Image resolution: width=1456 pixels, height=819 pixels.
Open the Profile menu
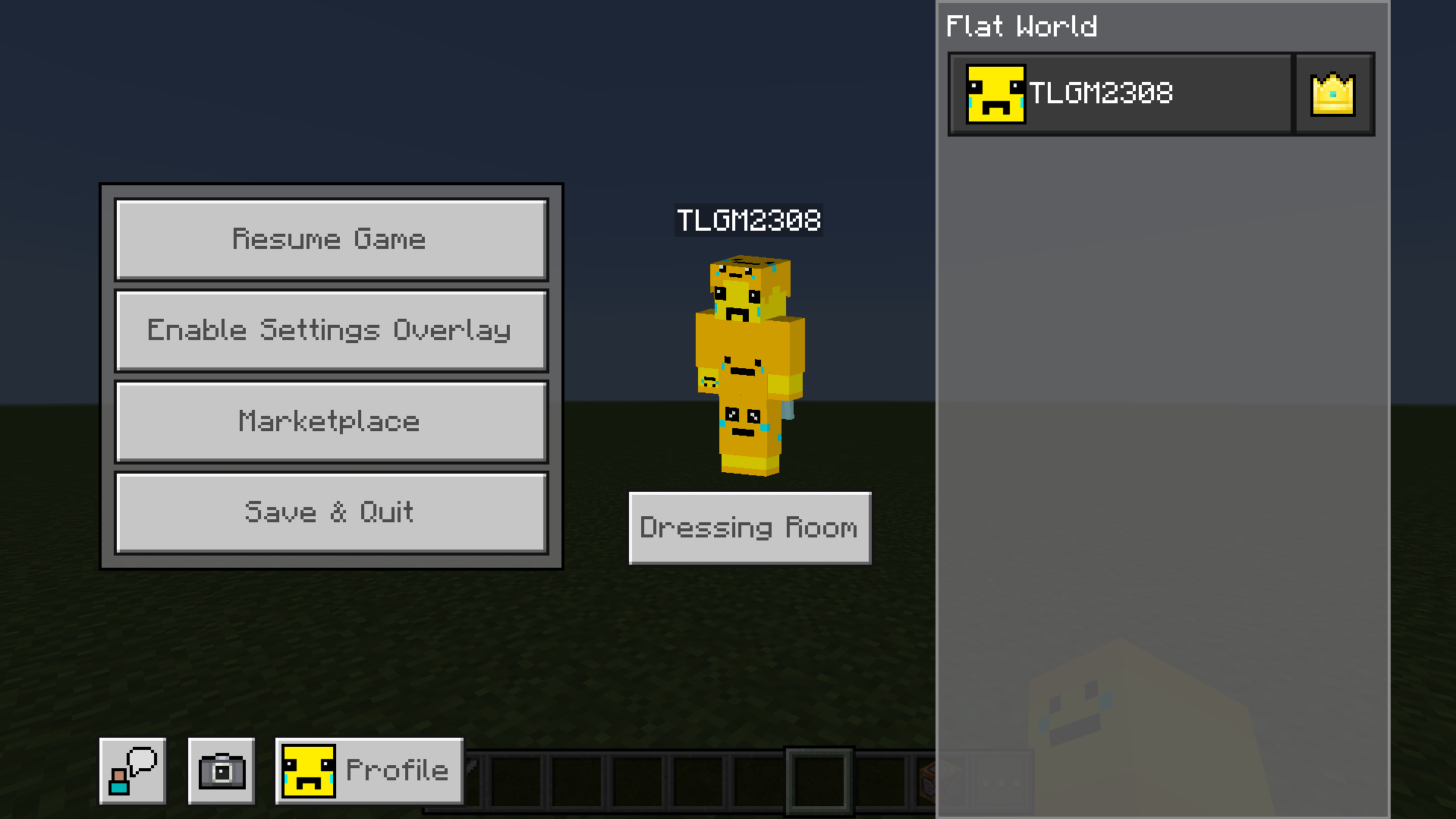tap(369, 770)
